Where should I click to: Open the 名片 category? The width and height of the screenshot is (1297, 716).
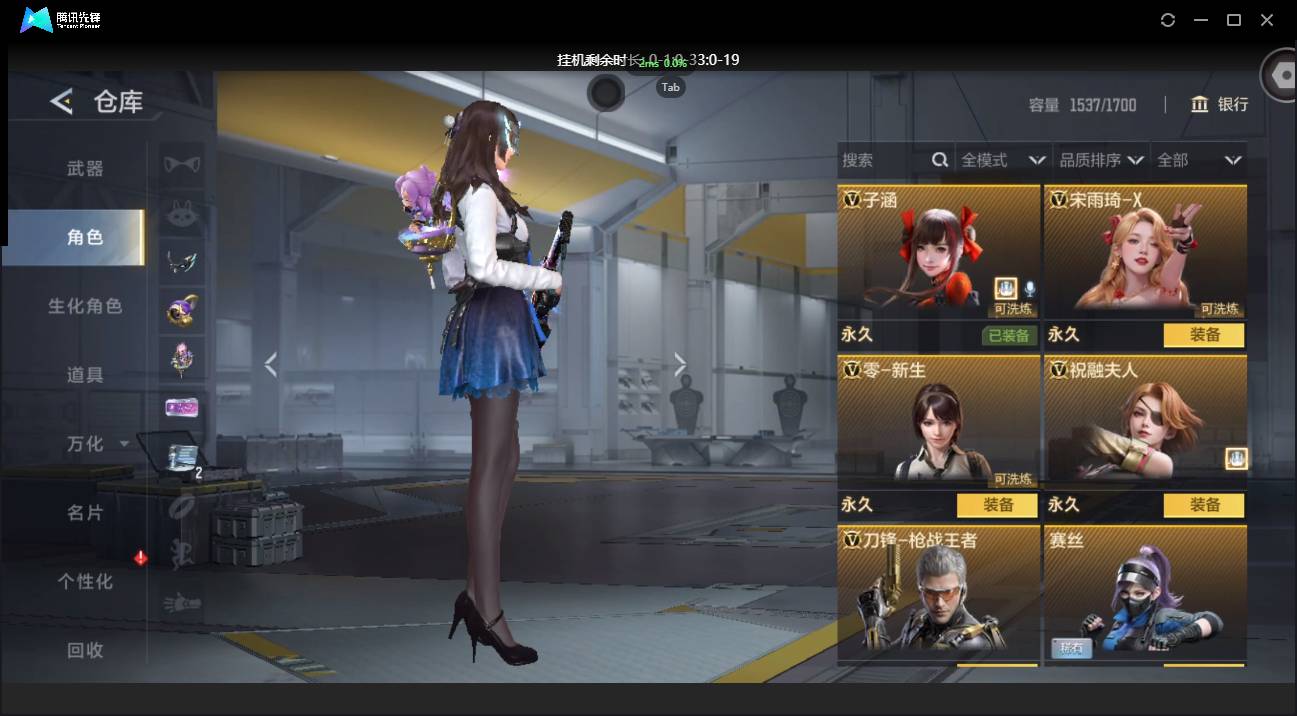(85, 513)
